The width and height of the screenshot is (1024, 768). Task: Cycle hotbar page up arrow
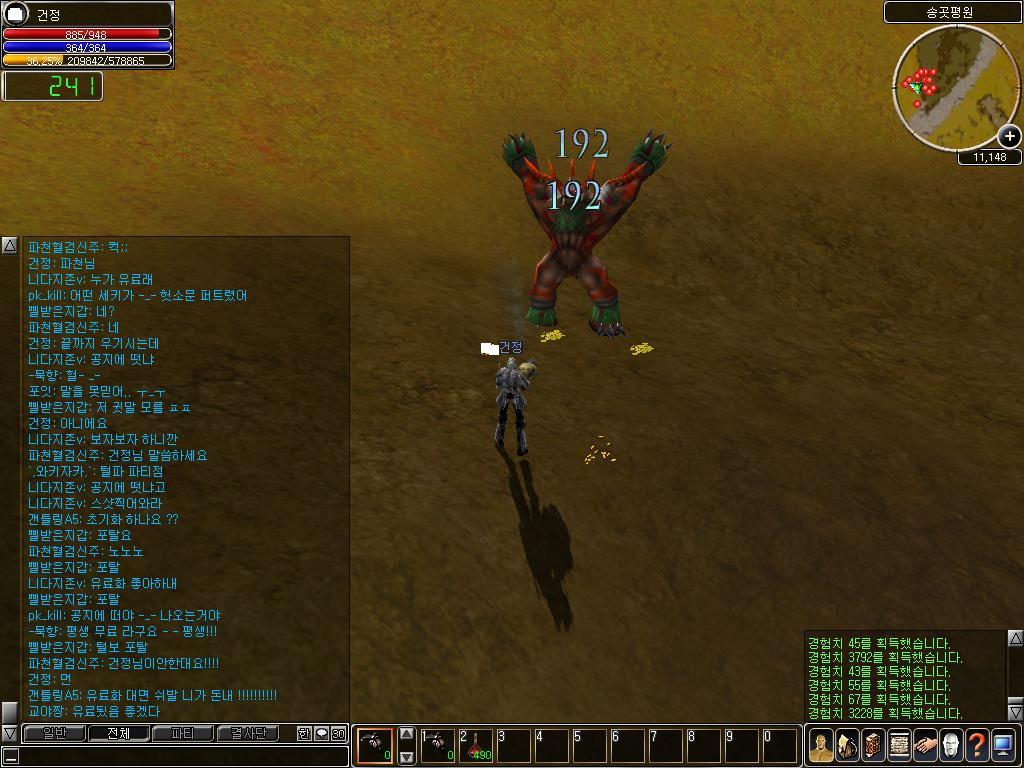point(407,734)
